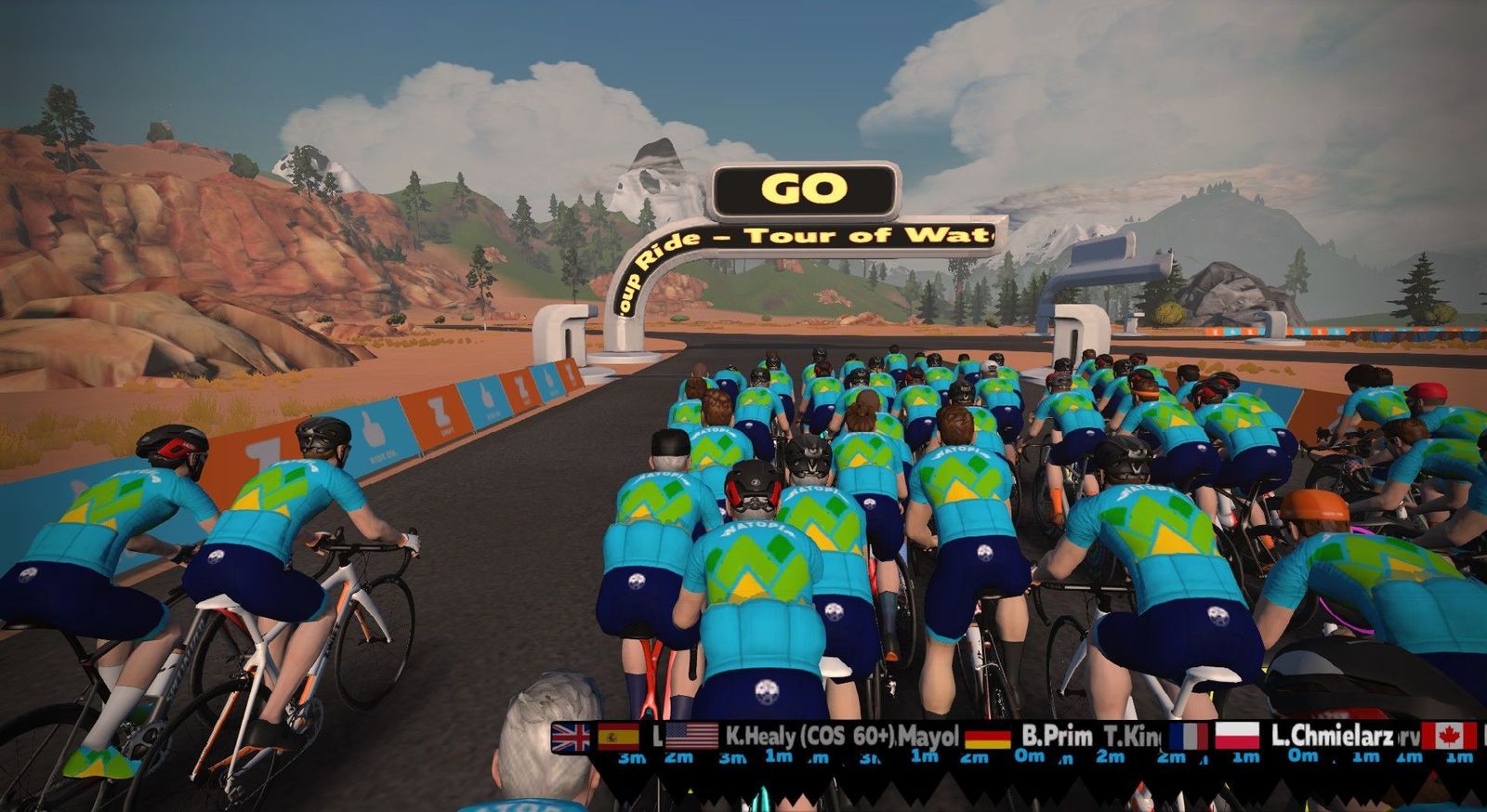Select the K.Healy (COS 60+) rider name tag

(x=809, y=737)
